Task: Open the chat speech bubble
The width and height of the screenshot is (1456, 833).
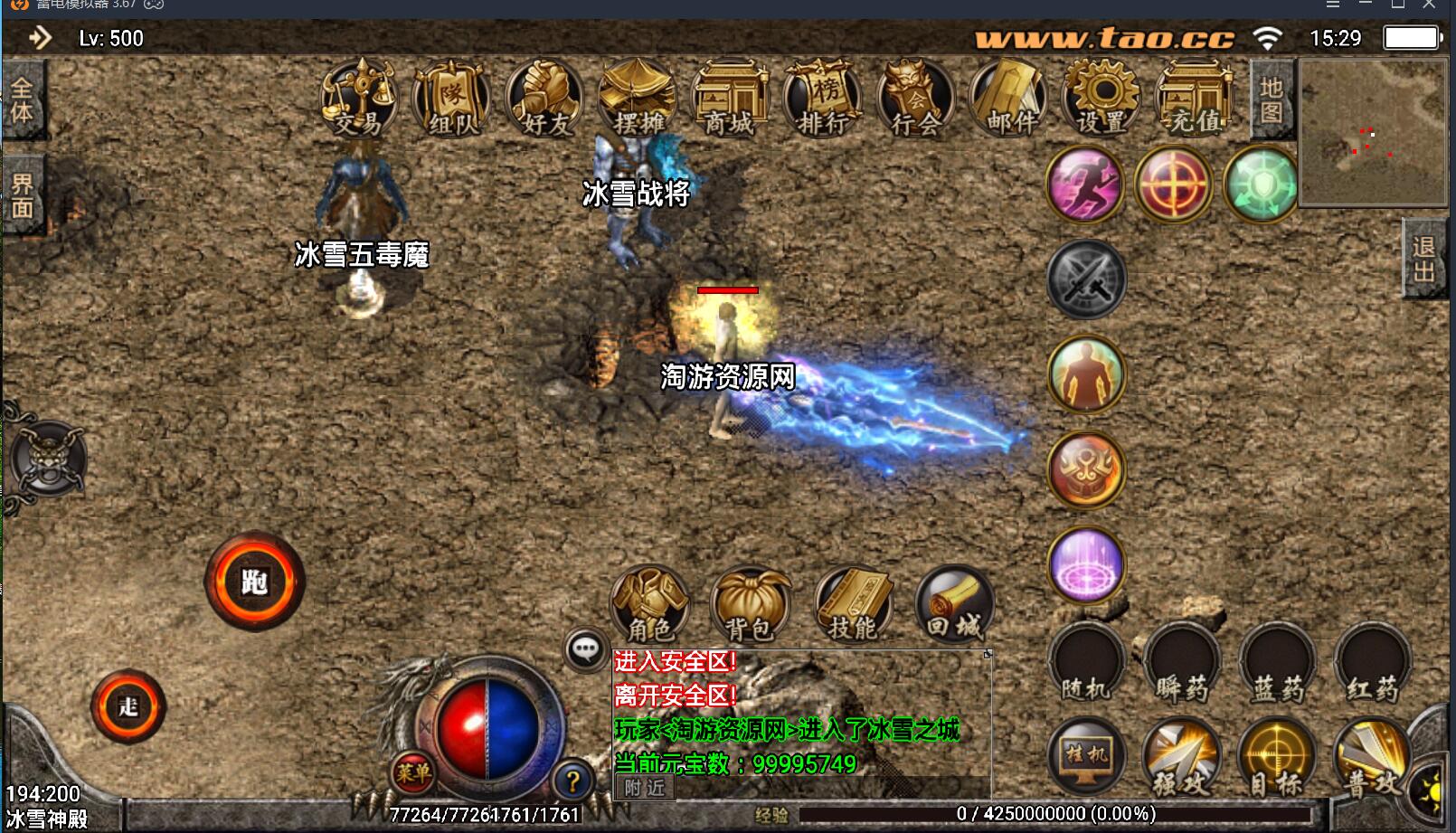Action: tap(585, 648)
